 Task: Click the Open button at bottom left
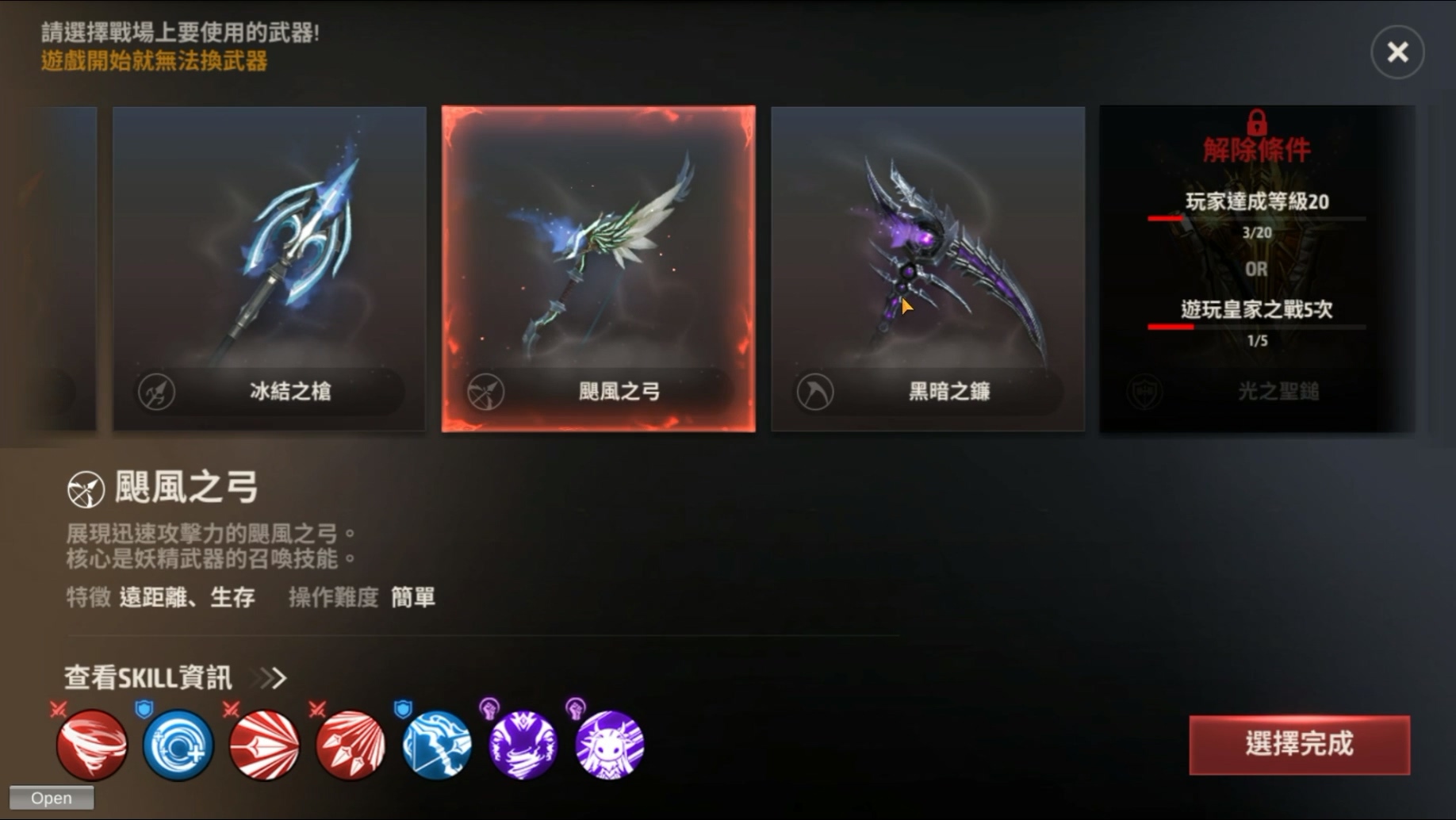(52, 798)
